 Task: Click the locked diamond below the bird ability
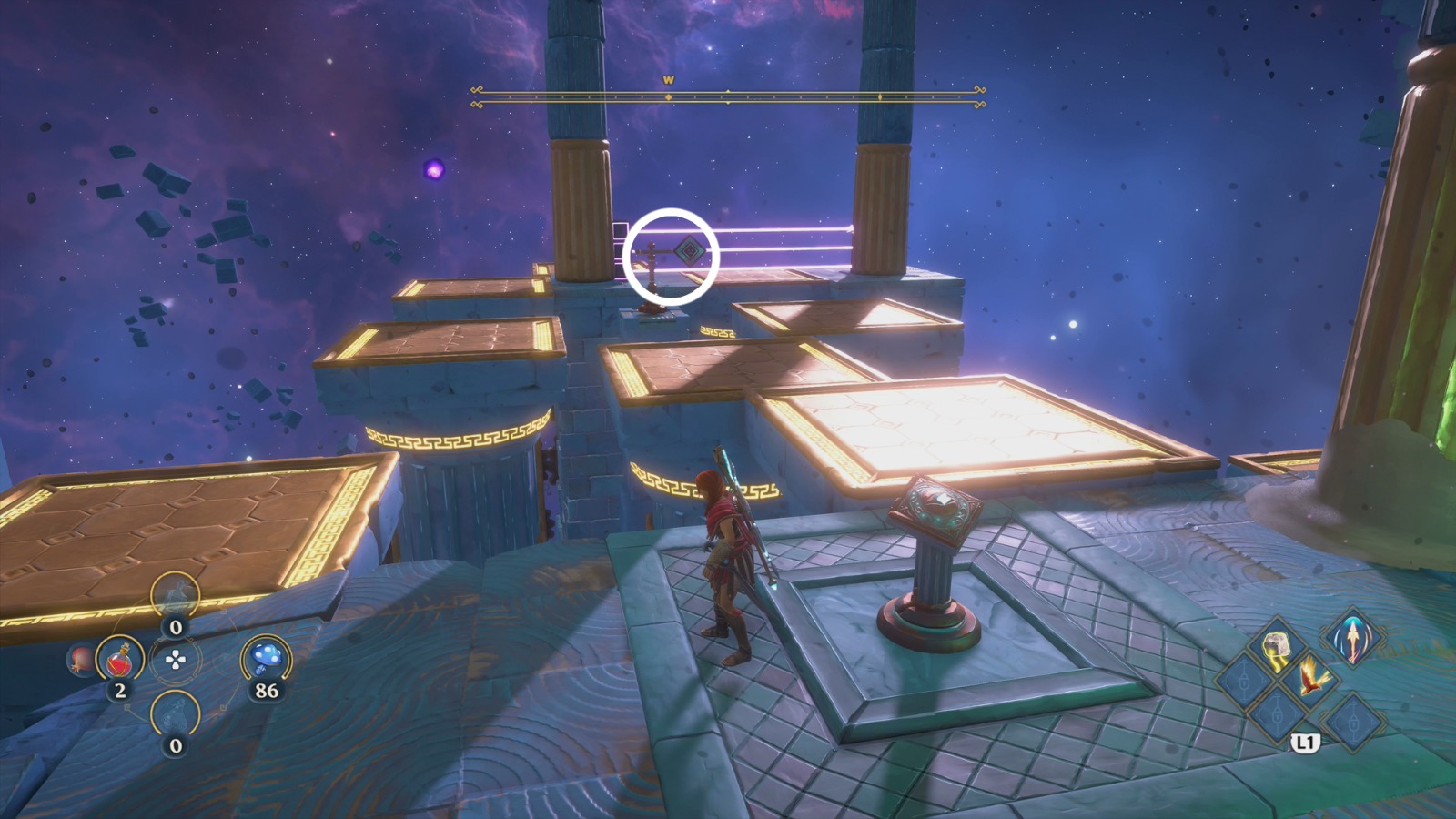point(1278,715)
